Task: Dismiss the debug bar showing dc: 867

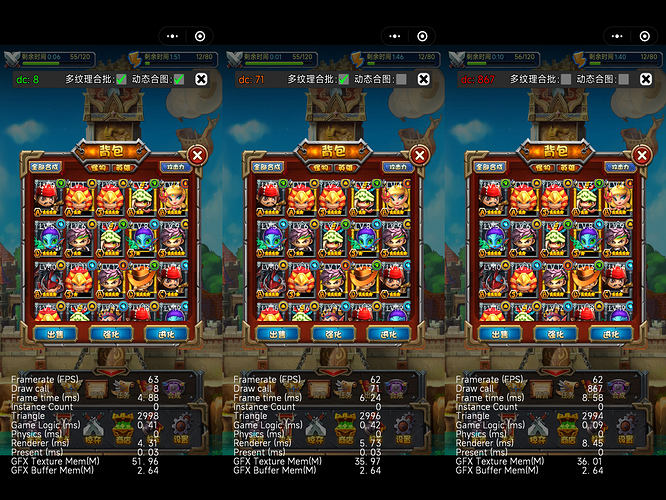Action: (645, 78)
